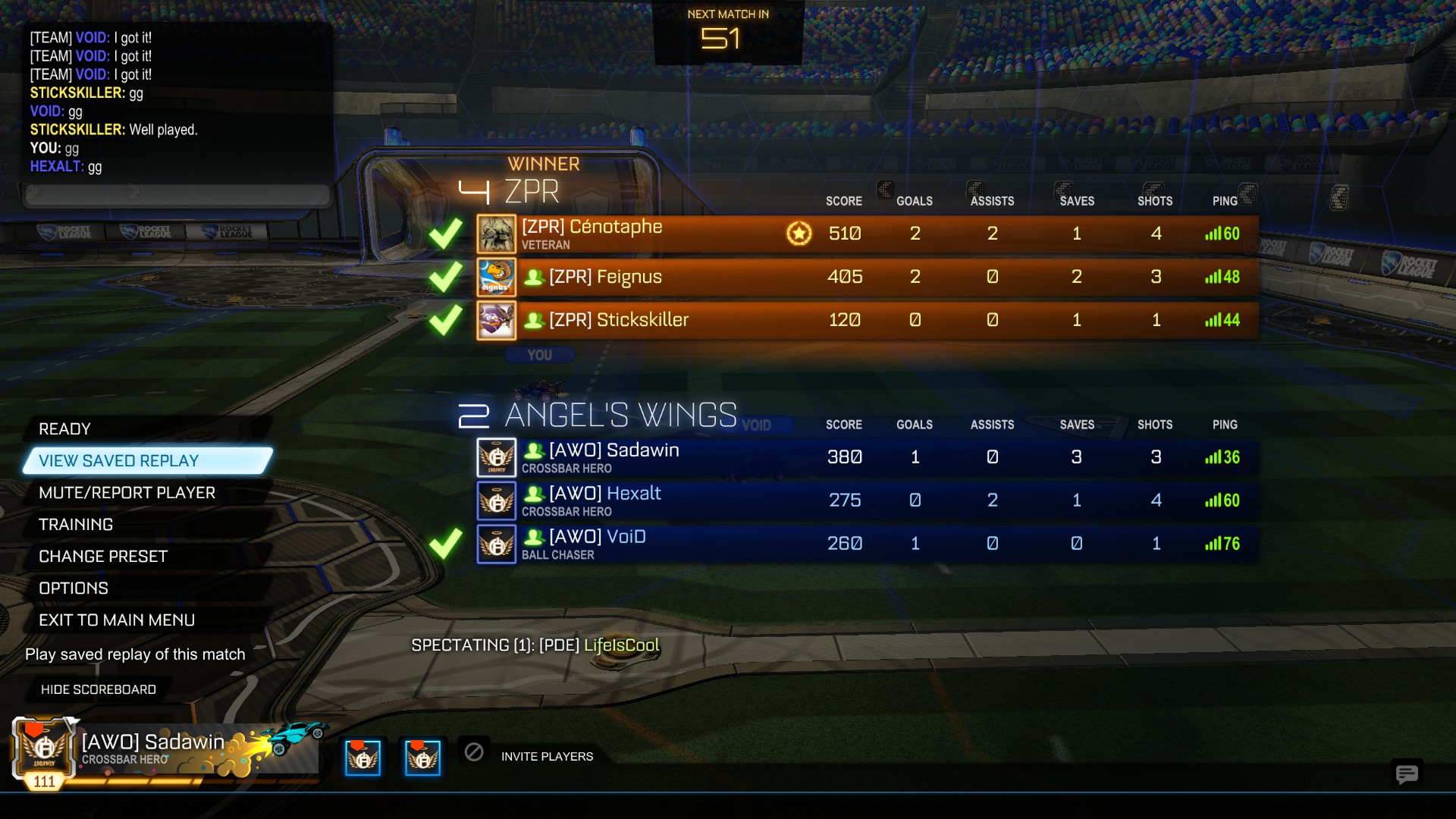Hide the scoreboard
Viewport: 1456px width, 819px height.
click(99, 689)
